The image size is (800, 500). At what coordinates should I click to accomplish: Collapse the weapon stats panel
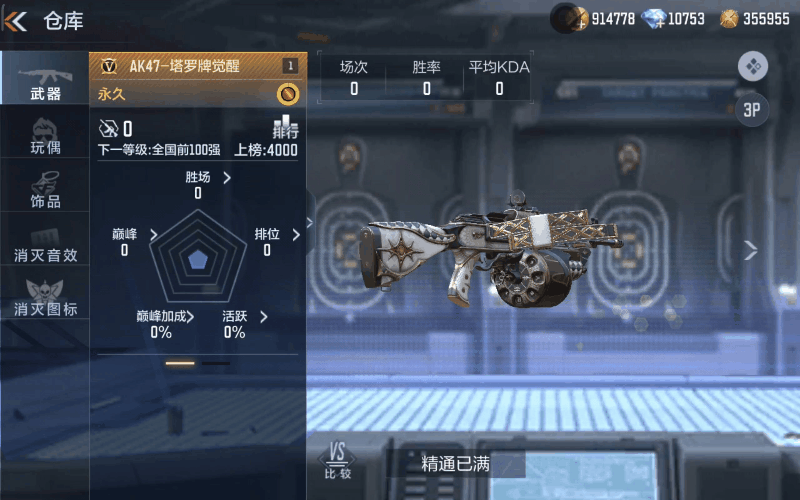click(x=310, y=223)
